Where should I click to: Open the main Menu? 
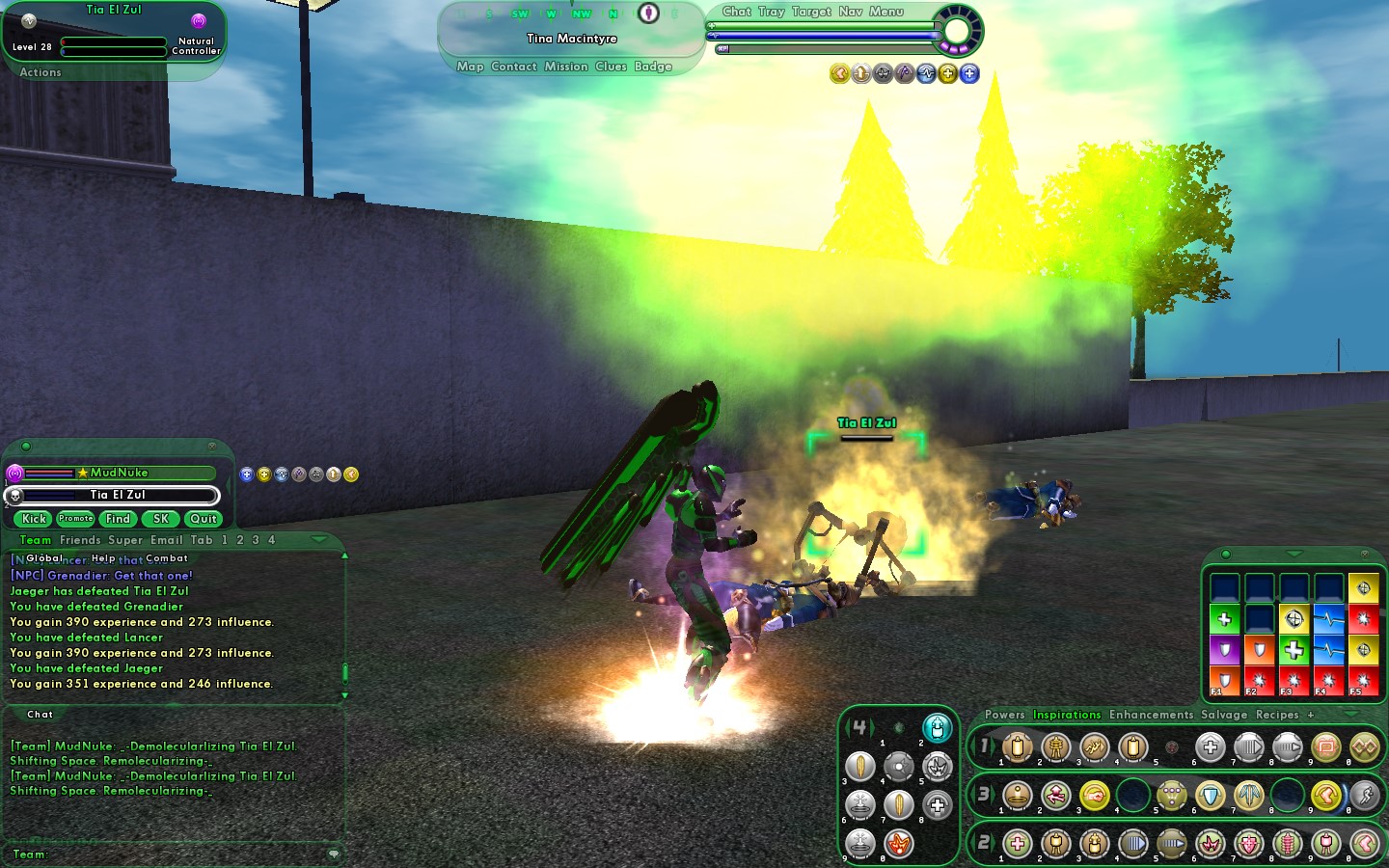(x=885, y=12)
